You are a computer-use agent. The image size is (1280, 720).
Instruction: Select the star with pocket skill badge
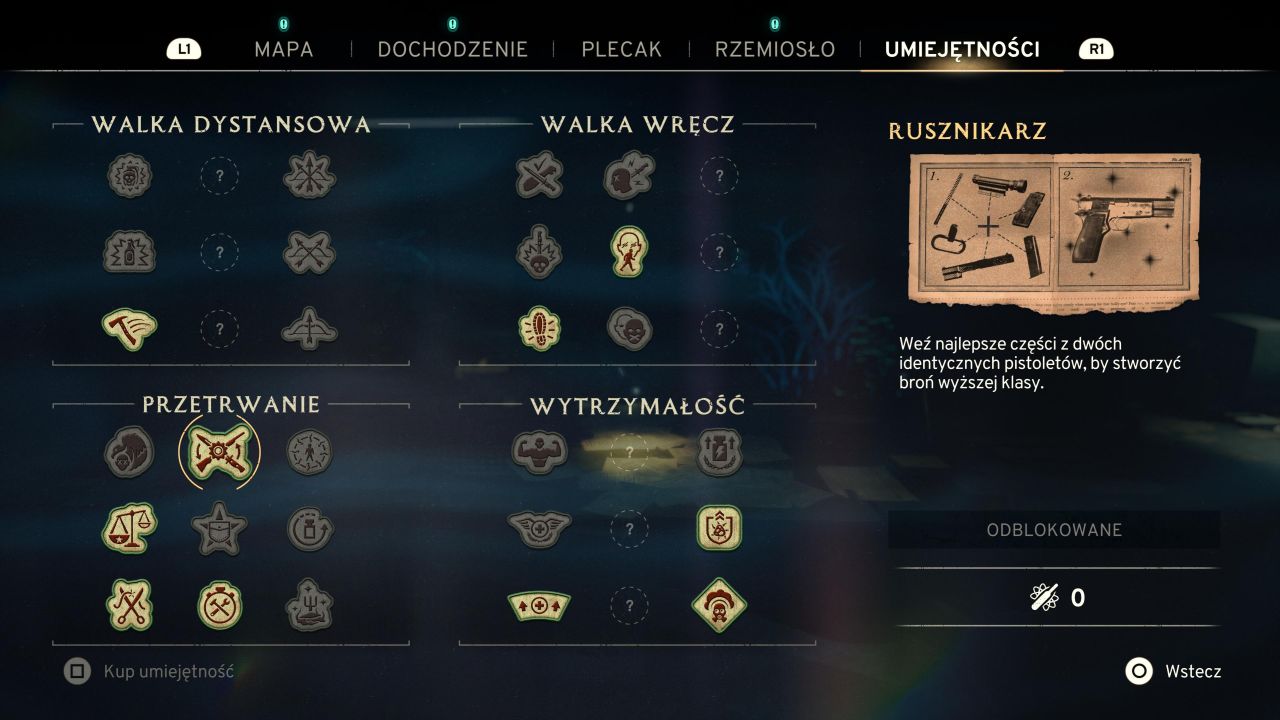219,528
